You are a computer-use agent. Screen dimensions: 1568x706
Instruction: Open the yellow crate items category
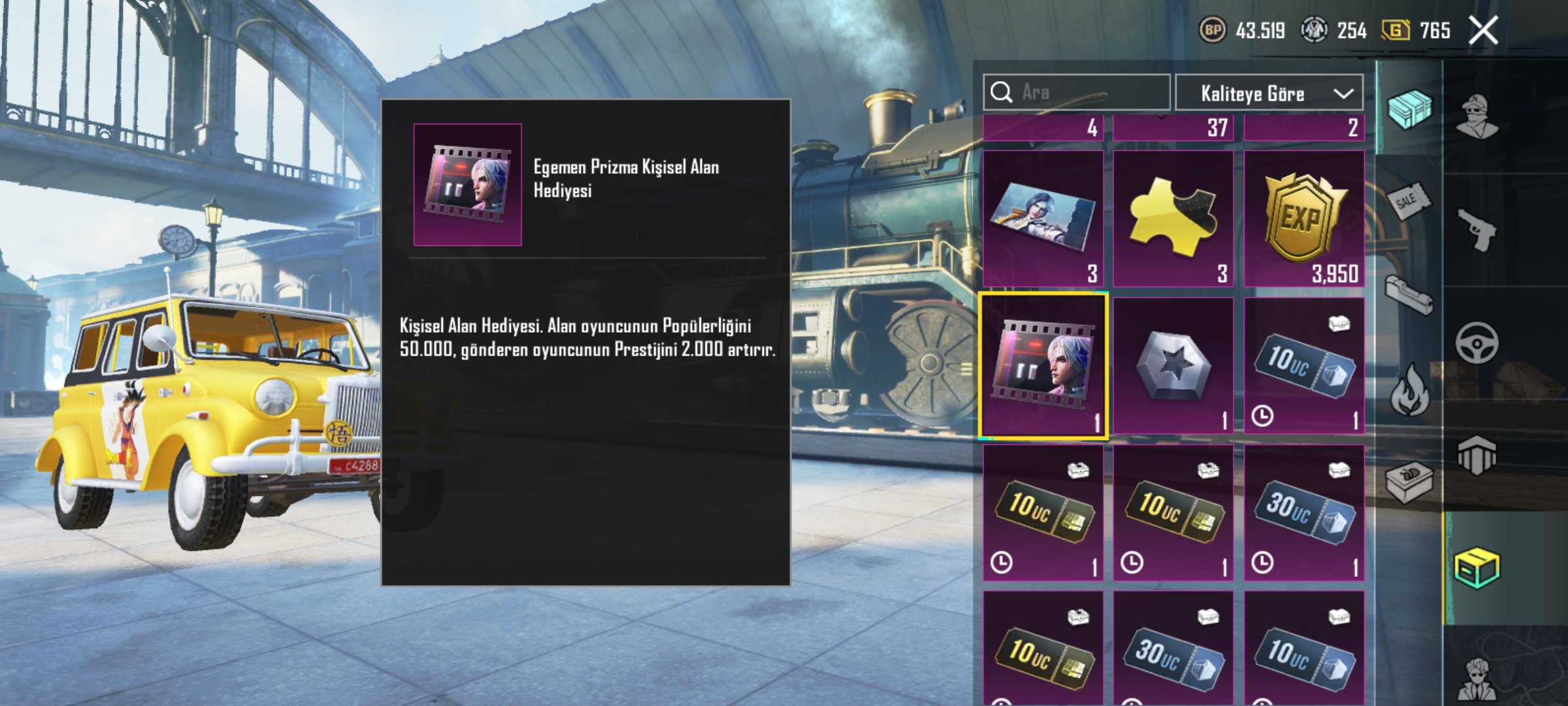pyautogui.click(x=1477, y=569)
